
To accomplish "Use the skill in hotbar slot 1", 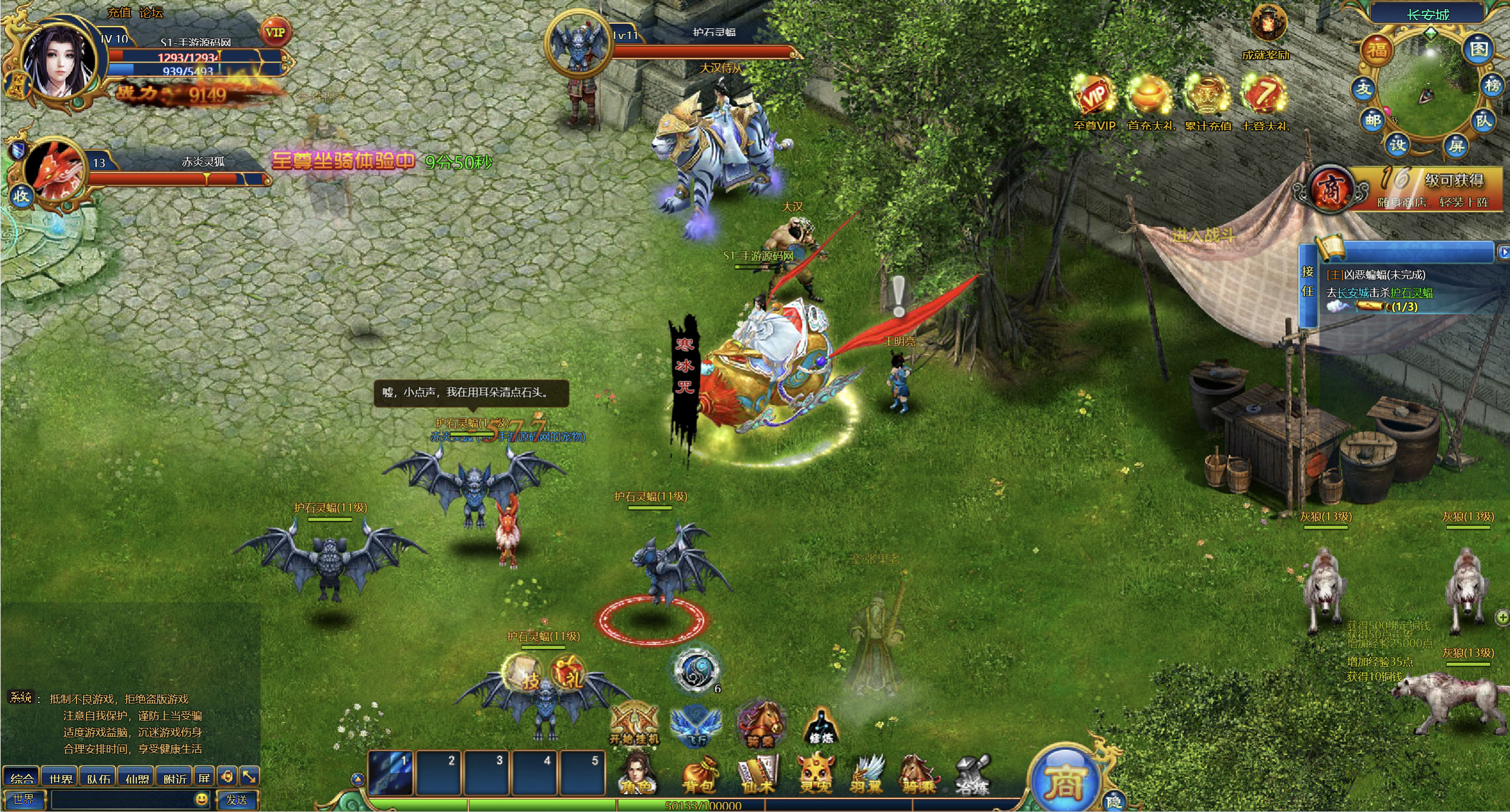I will (391, 772).
